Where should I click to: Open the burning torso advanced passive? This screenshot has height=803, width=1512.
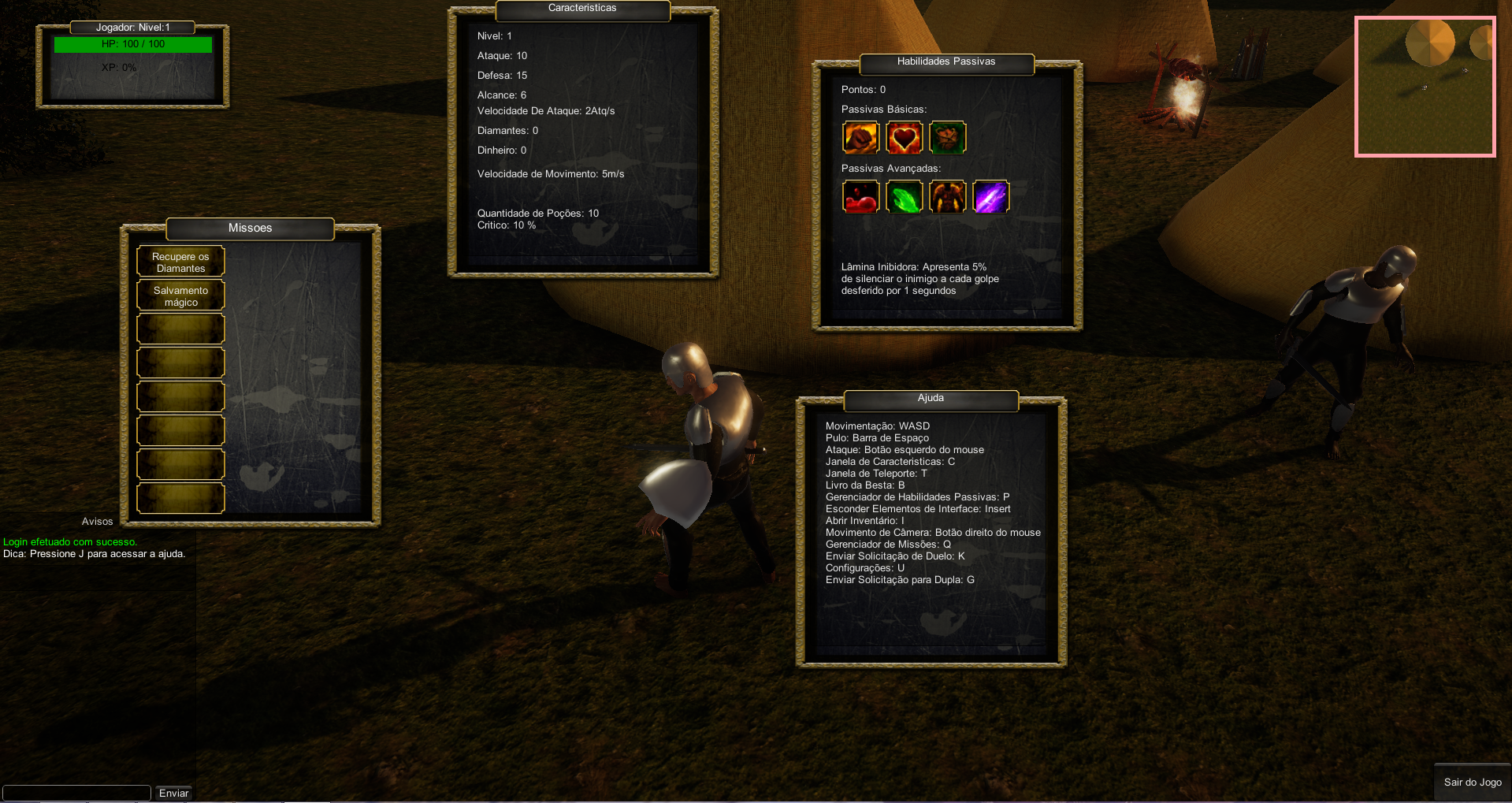tap(947, 196)
